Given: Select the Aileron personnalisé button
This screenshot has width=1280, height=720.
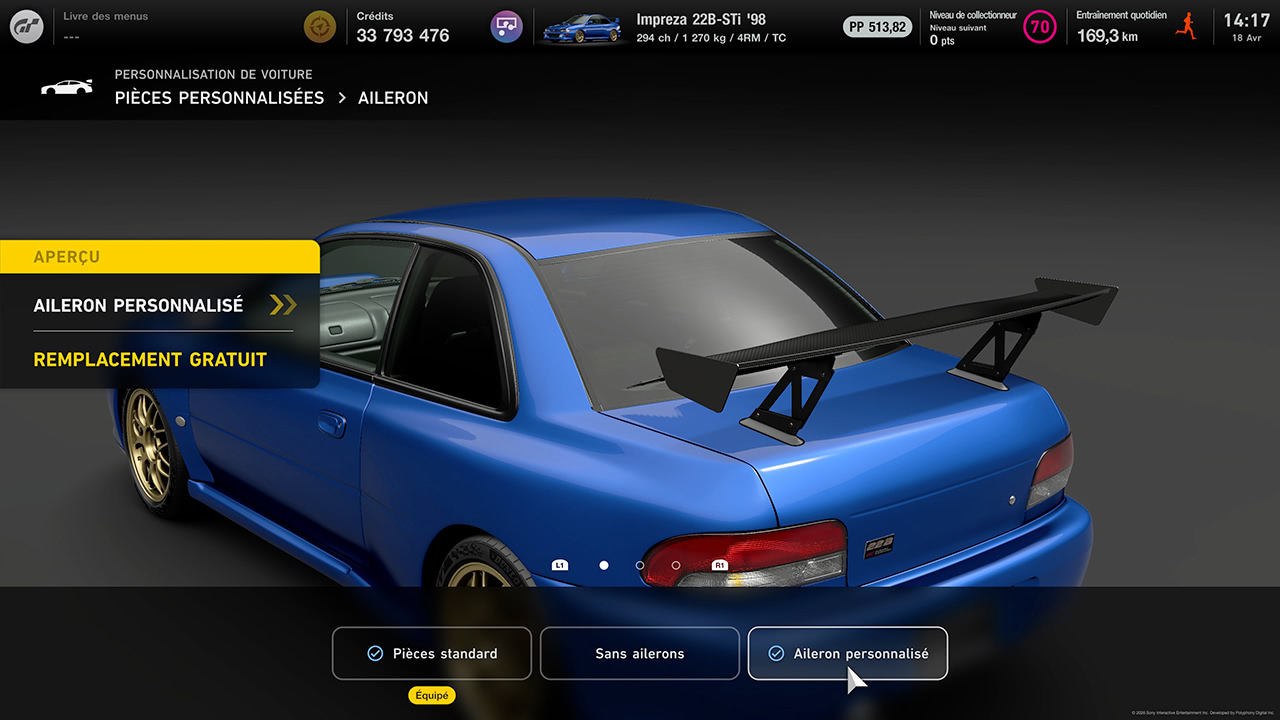Looking at the screenshot, I should pos(847,653).
